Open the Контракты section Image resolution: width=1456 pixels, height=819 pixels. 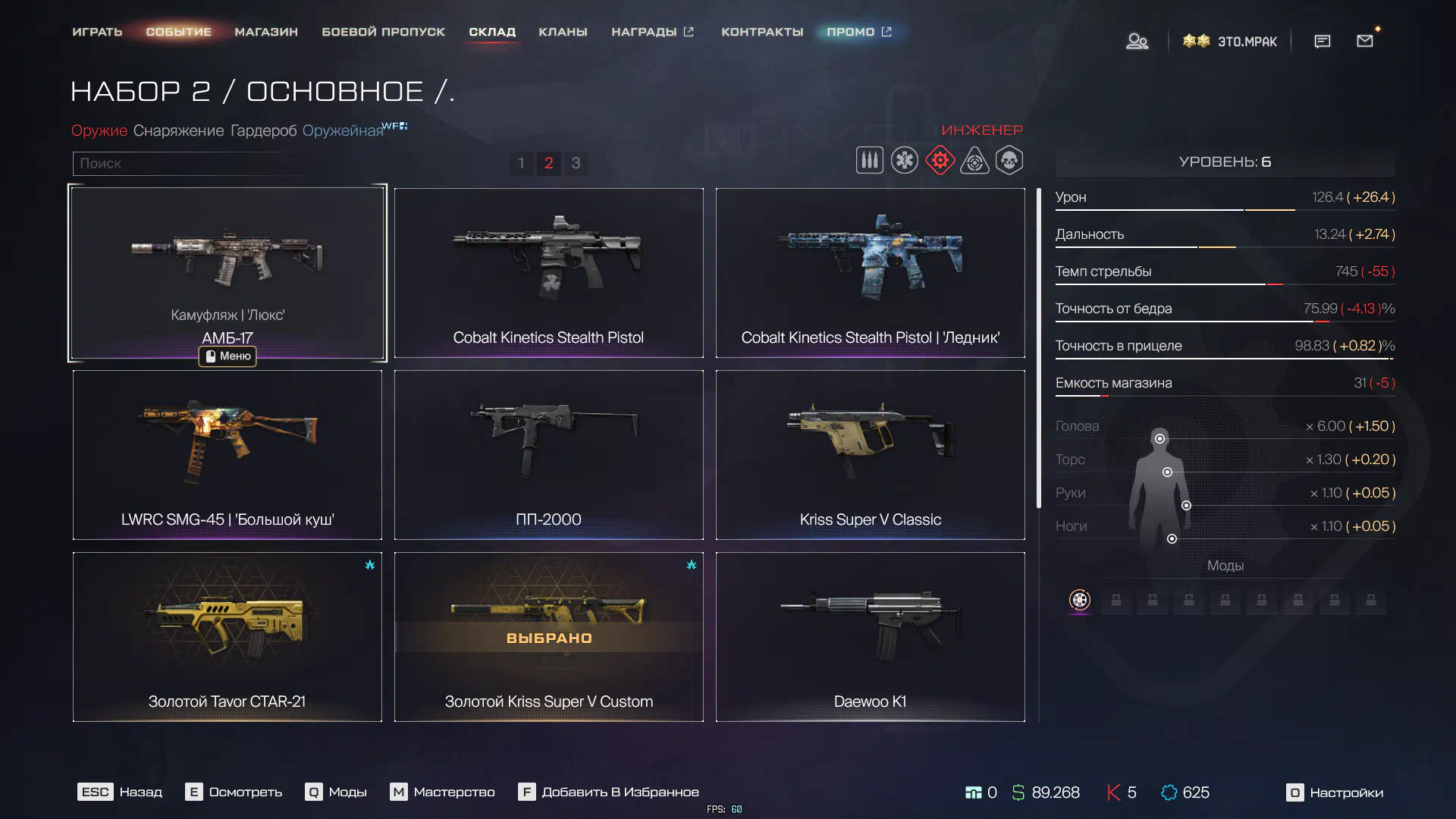[761, 32]
